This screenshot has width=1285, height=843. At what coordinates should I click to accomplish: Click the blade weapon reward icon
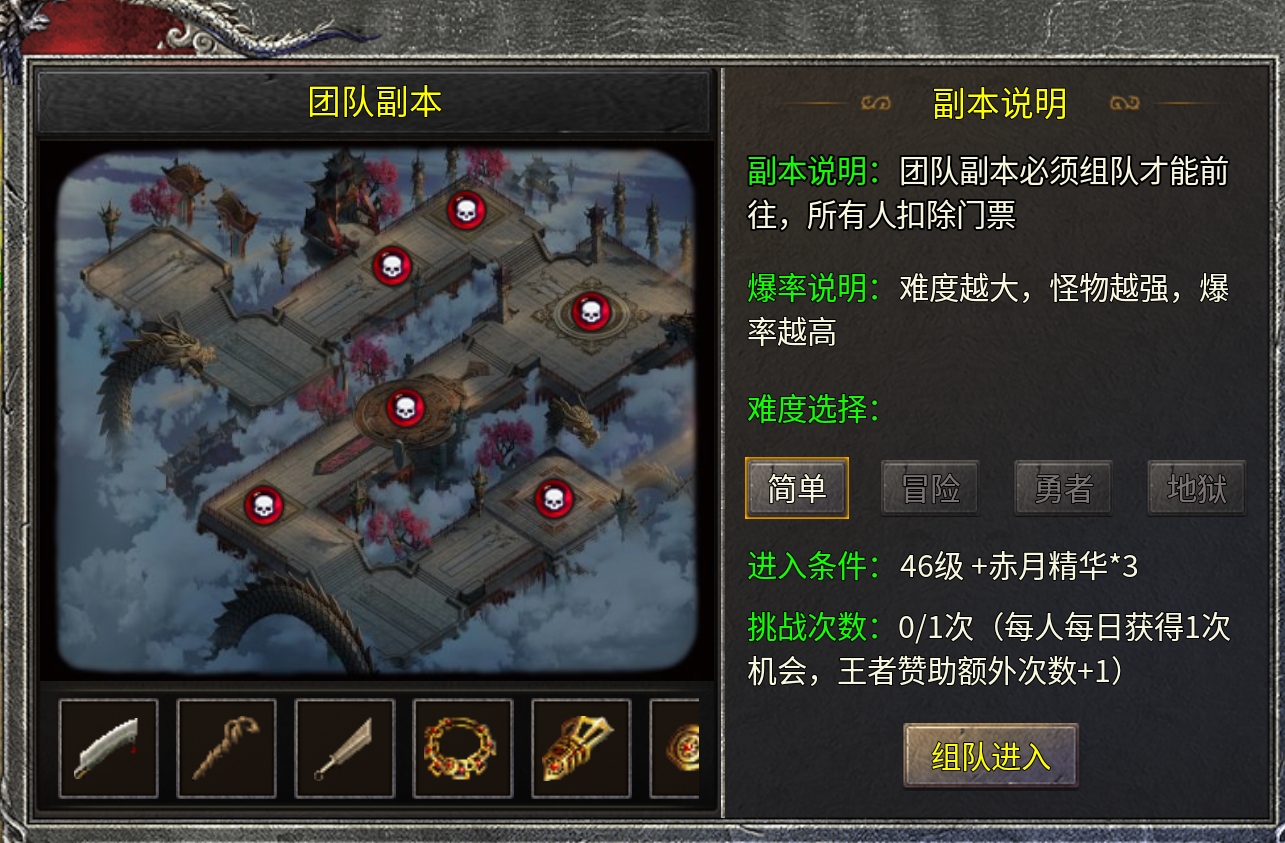coord(107,746)
